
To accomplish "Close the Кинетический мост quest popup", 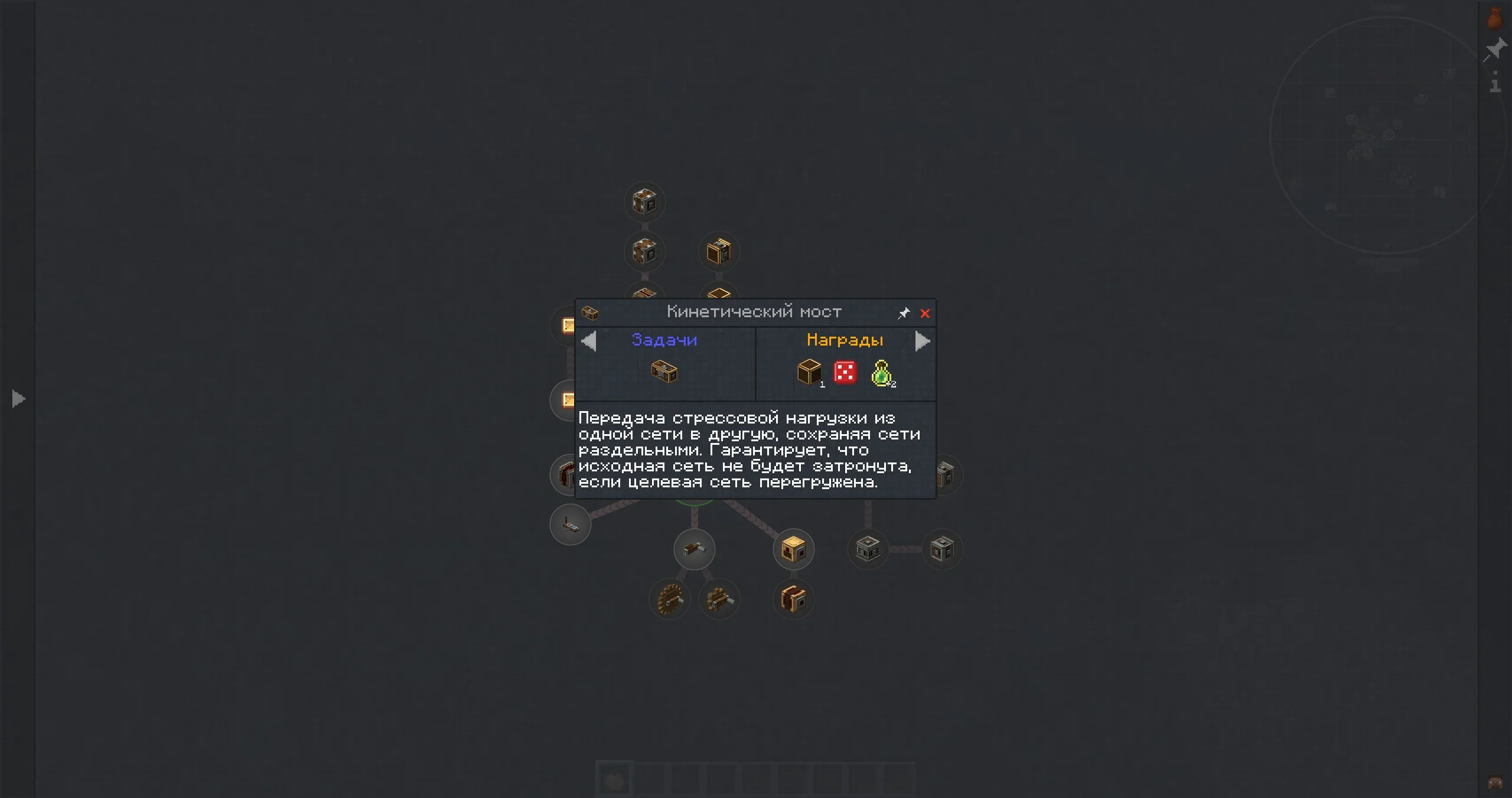I will click(x=925, y=314).
